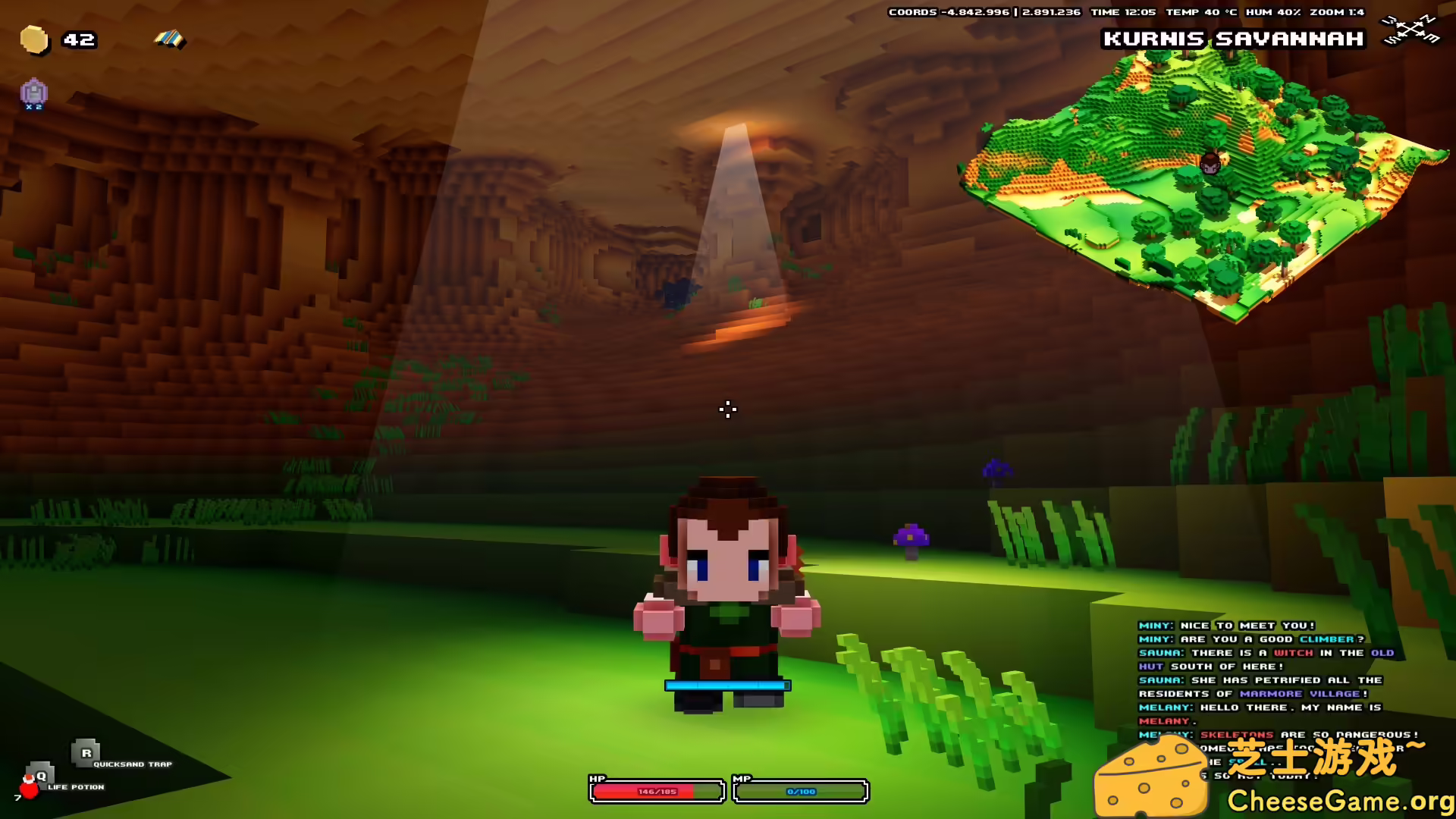Screen dimensions: 1456x819
Task: Select the hang glider item icon
Action: [168, 38]
